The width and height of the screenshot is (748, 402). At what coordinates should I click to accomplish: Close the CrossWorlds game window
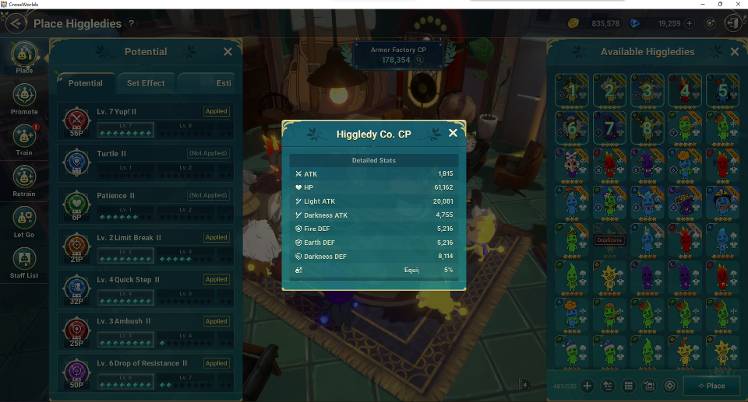click(x=738, y=5)
